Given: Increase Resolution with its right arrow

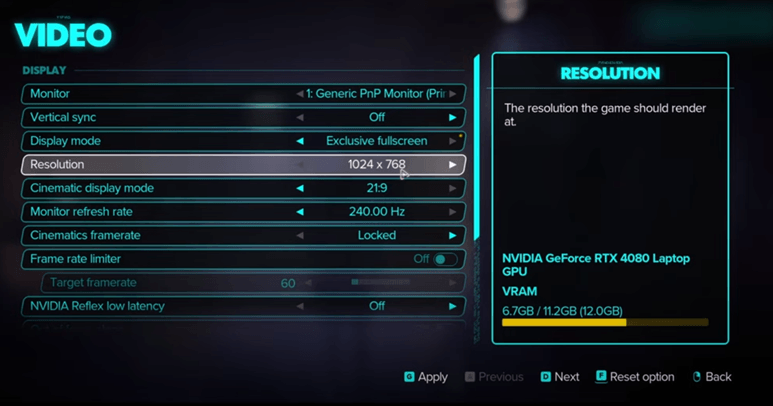Looking at the screenshot, I should point(452,164).
